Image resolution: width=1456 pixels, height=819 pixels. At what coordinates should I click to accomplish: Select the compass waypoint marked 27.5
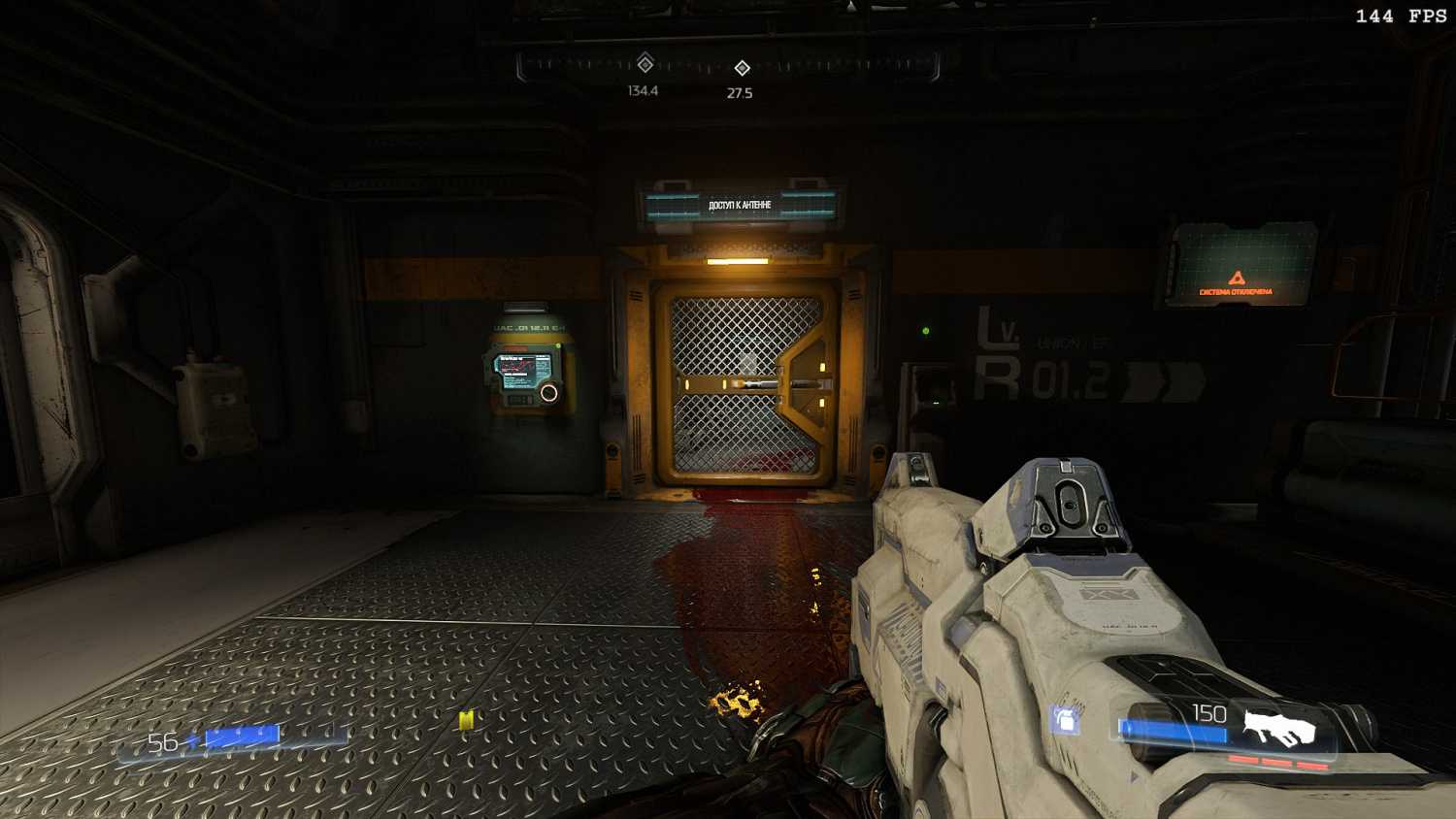742,68
